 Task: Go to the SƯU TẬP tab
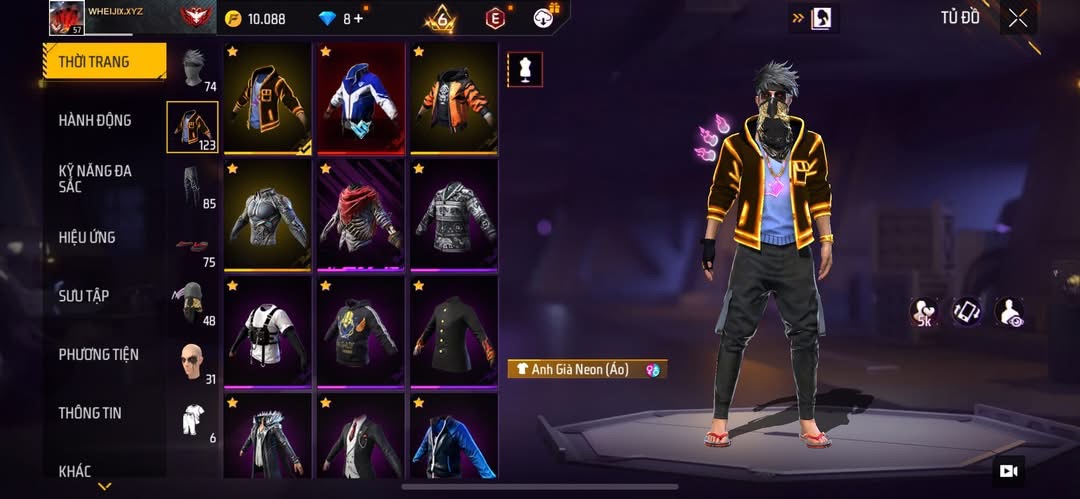point(84,296)
